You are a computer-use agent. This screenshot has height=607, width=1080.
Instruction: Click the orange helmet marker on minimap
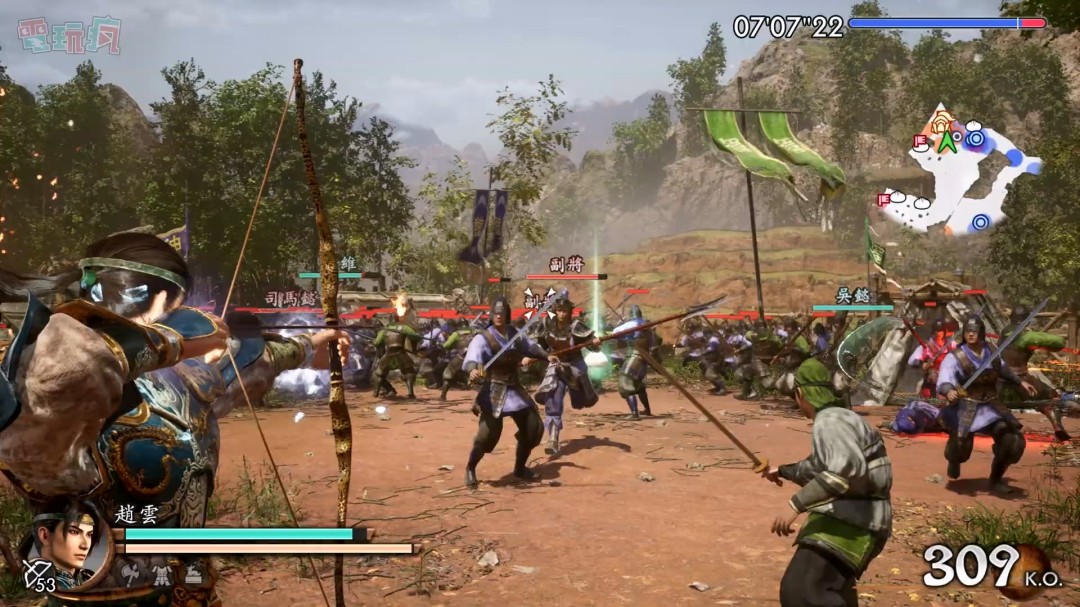click(939, 123)
